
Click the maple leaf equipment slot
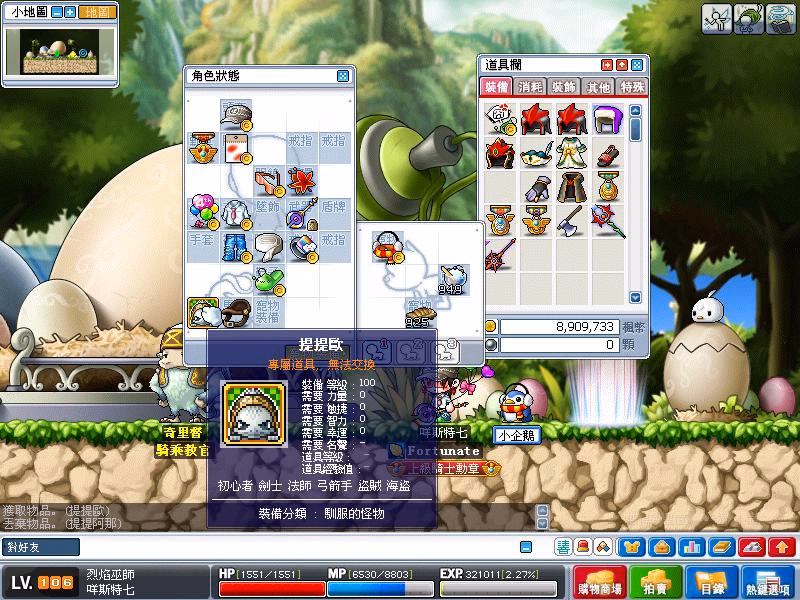pos(301,181)
